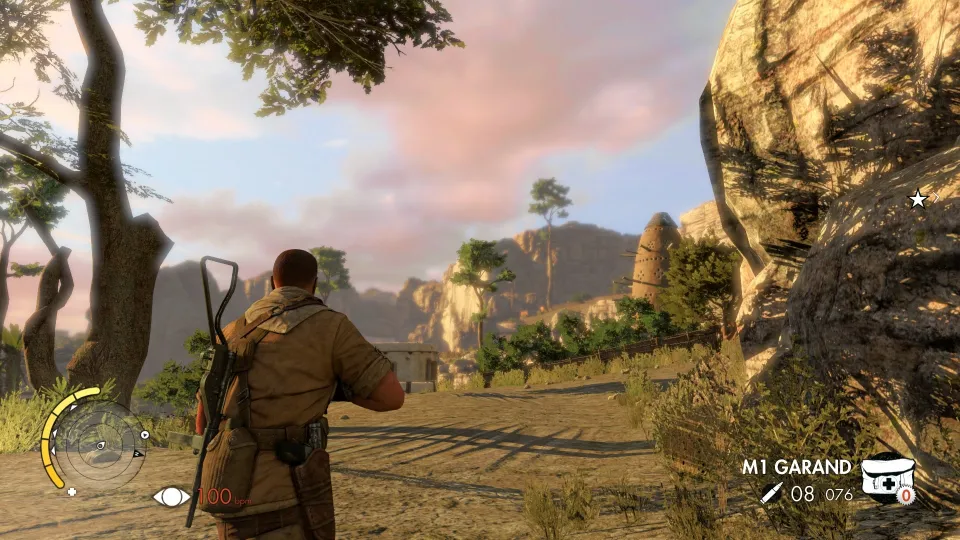Click the circular radar minimap

tap(98, 443)
